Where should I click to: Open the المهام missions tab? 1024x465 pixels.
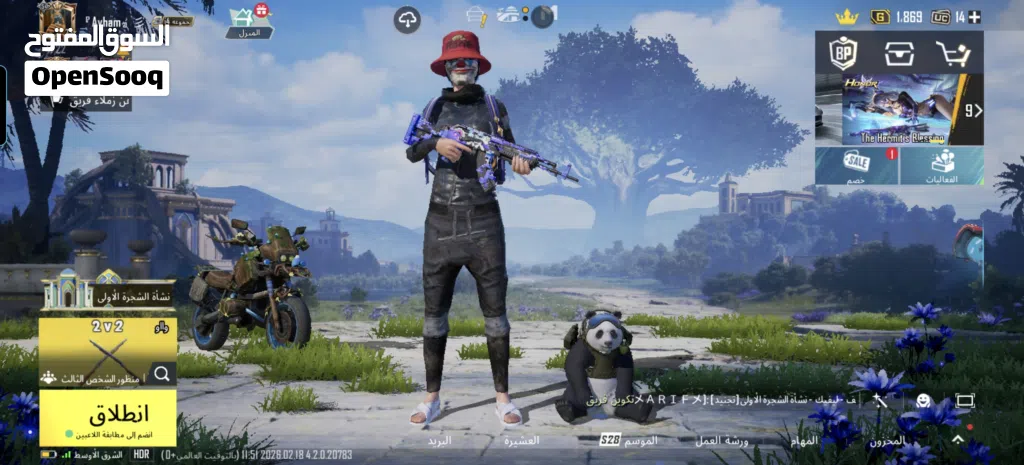coord(804,440)
